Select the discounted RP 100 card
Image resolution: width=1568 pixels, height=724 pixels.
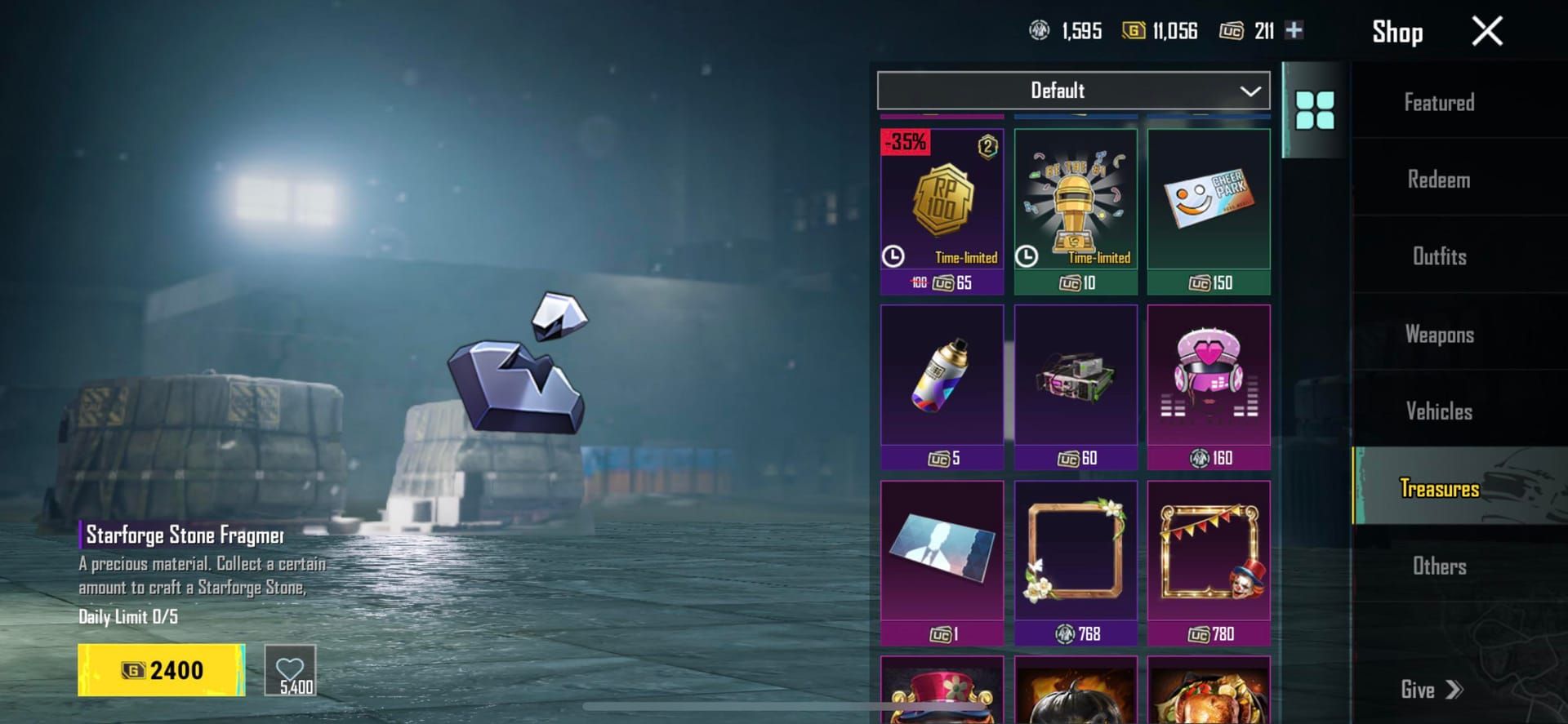click(942, 208)
